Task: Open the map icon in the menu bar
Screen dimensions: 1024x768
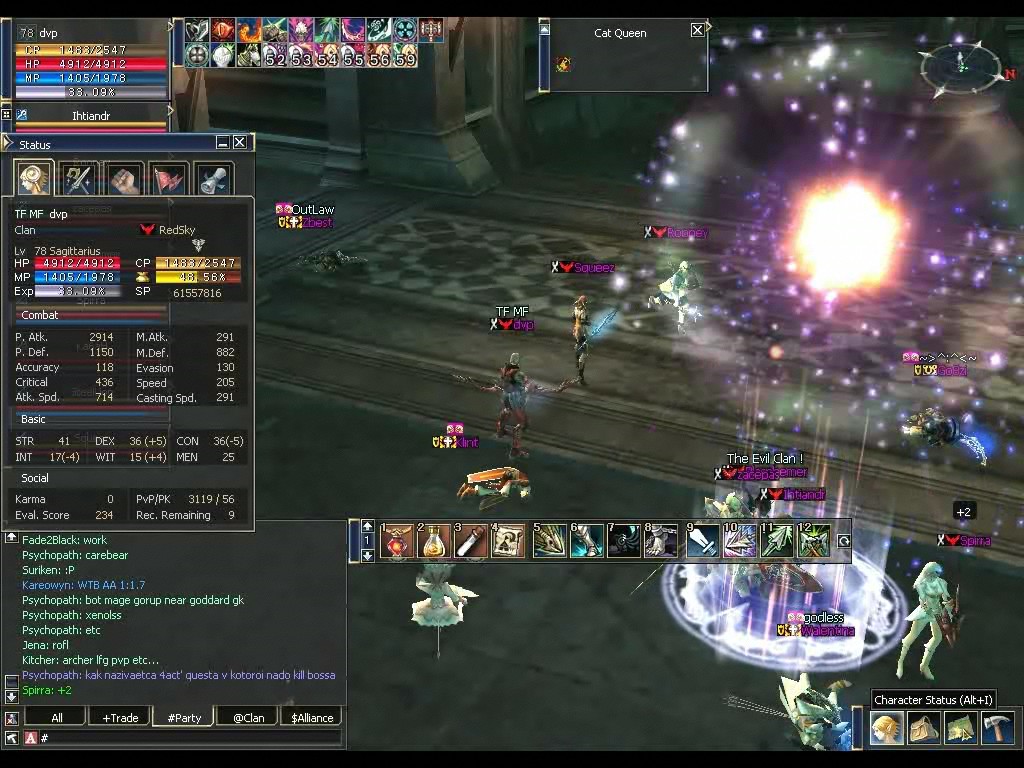Action: (959, 729)
